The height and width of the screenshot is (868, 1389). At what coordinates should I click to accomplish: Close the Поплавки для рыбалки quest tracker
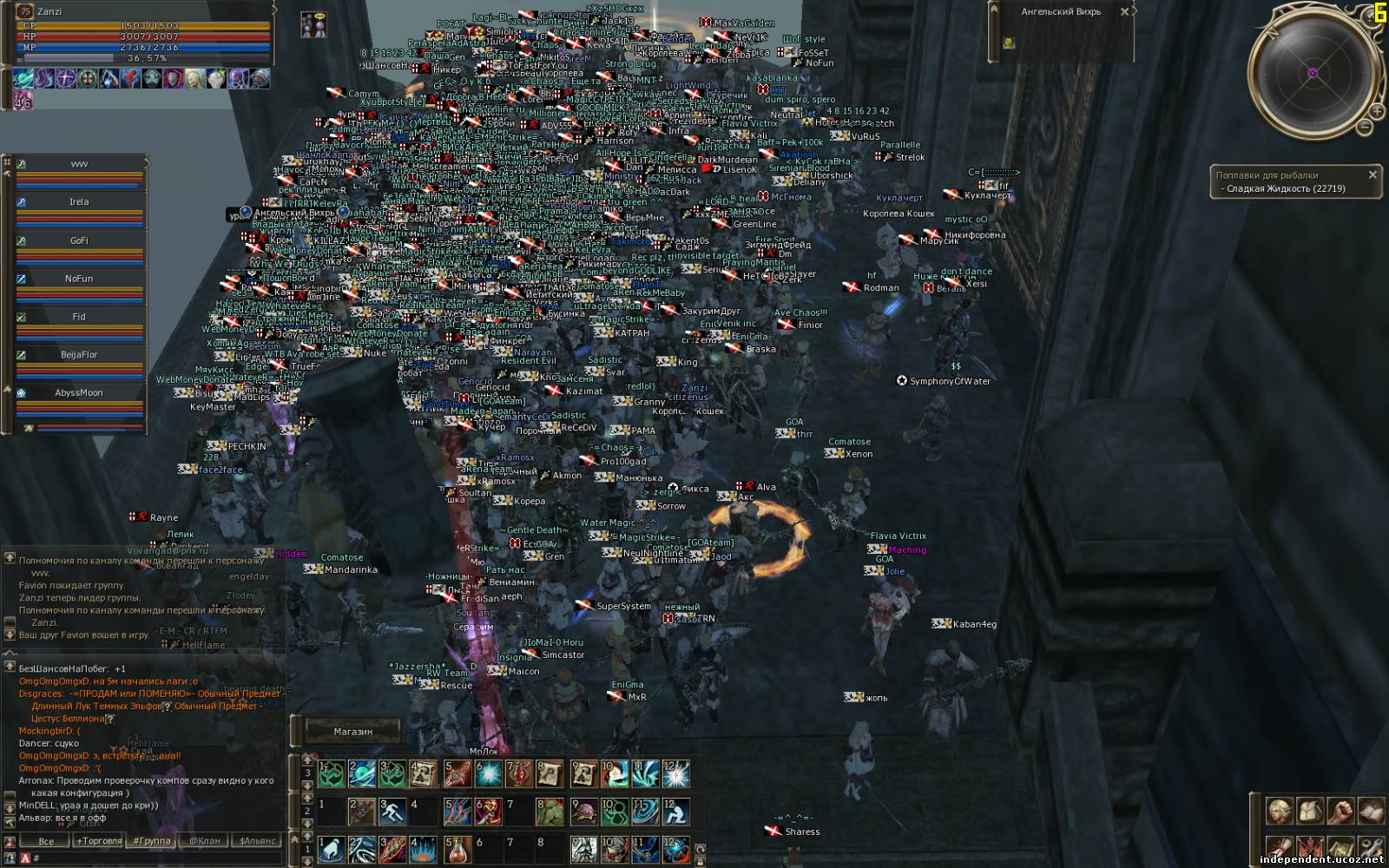[x=1373, y=174]
